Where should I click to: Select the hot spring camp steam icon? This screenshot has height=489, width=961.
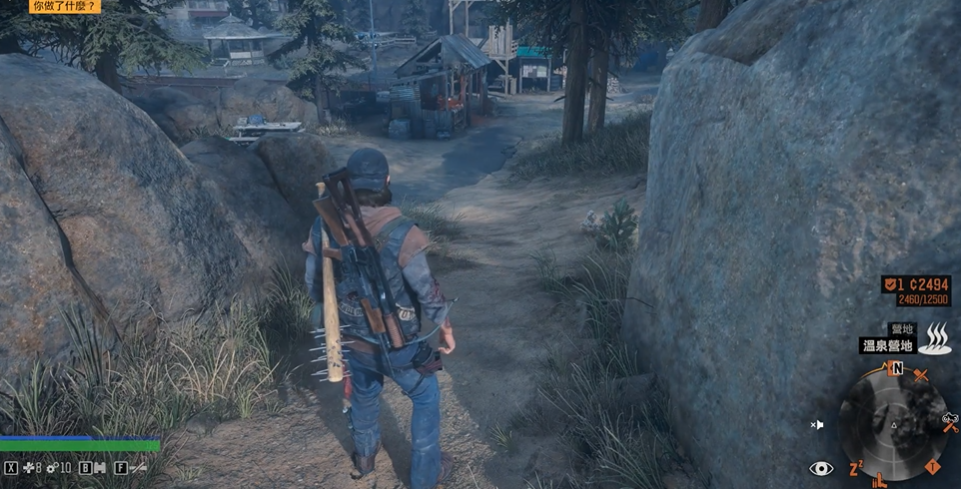pyautogui.click(x=935, y=339)
